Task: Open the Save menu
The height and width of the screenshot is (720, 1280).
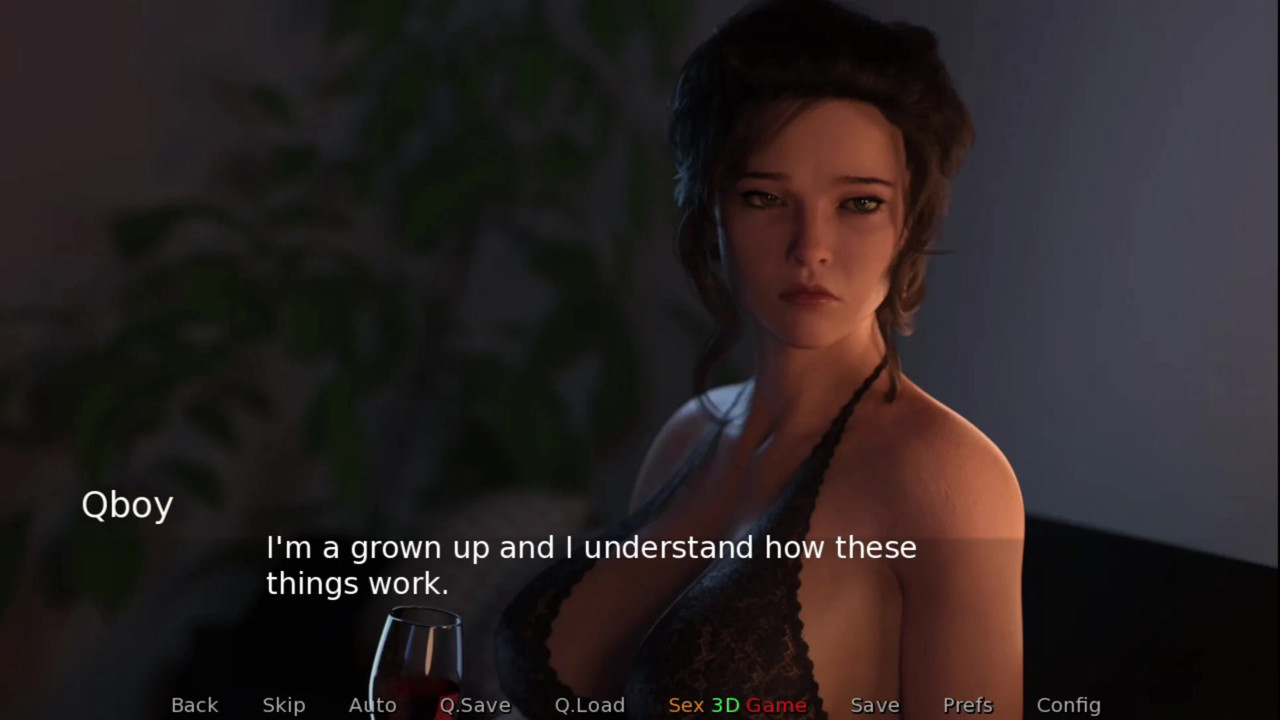Action: click(875, 705)
